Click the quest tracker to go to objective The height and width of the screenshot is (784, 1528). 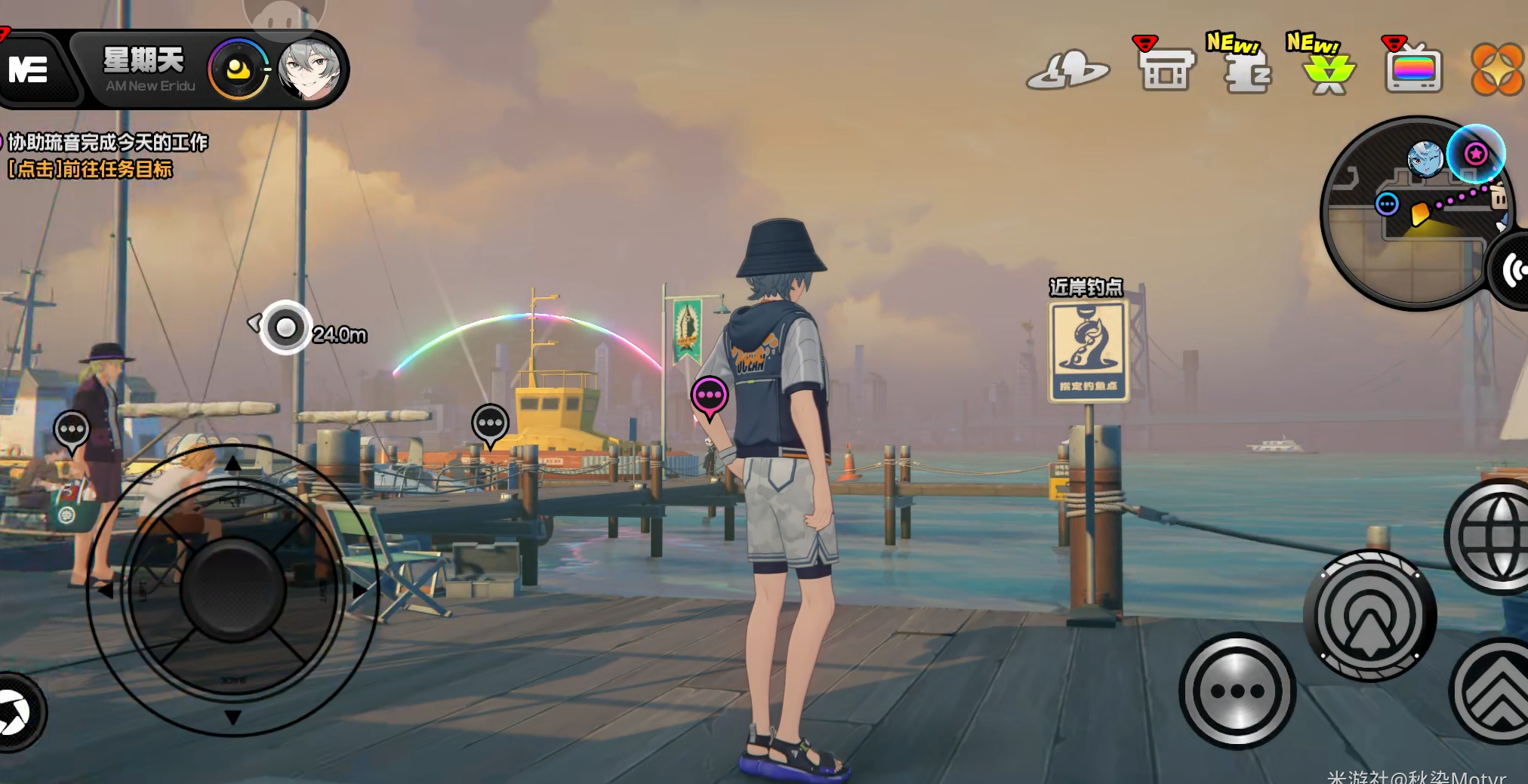tap(106, 155)
